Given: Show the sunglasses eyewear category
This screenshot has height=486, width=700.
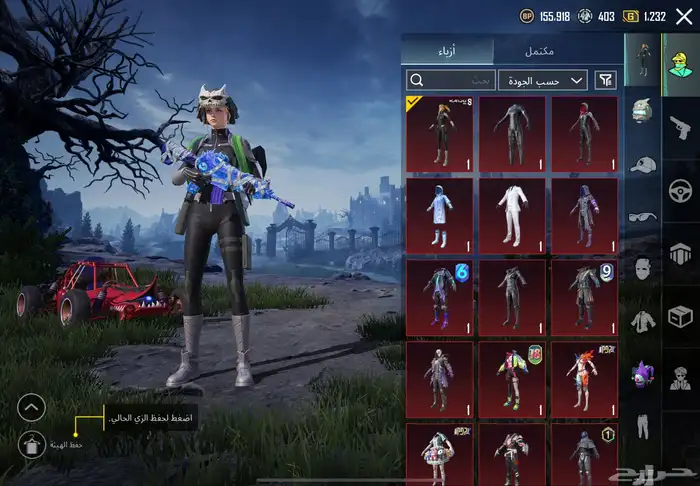Looking at the screenshot, I should click(x=643, y=215).
